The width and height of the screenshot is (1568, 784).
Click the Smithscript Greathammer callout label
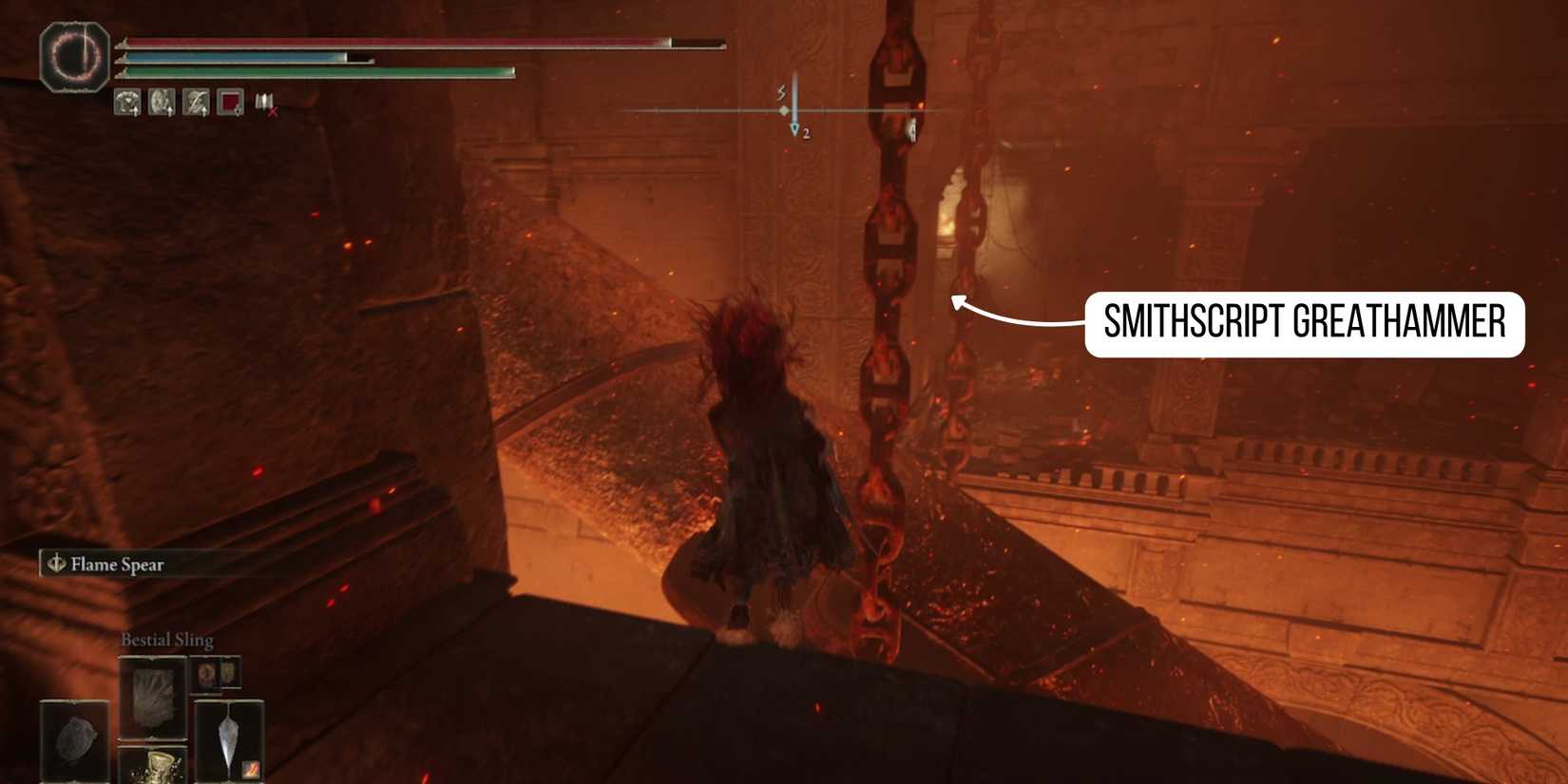1306,323
